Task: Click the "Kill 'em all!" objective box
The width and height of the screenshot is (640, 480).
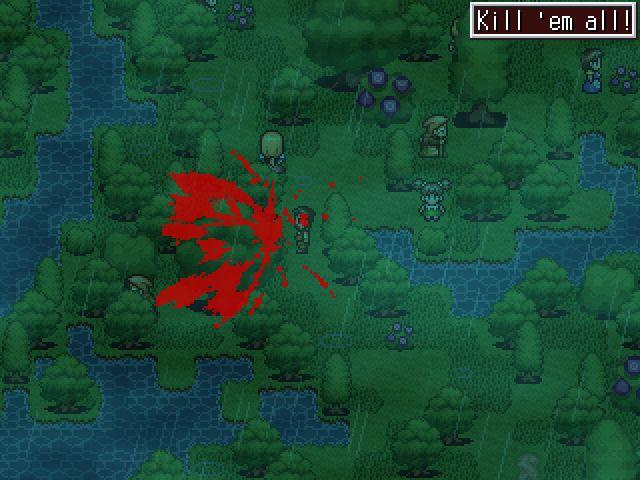Action: pos(552,21)
